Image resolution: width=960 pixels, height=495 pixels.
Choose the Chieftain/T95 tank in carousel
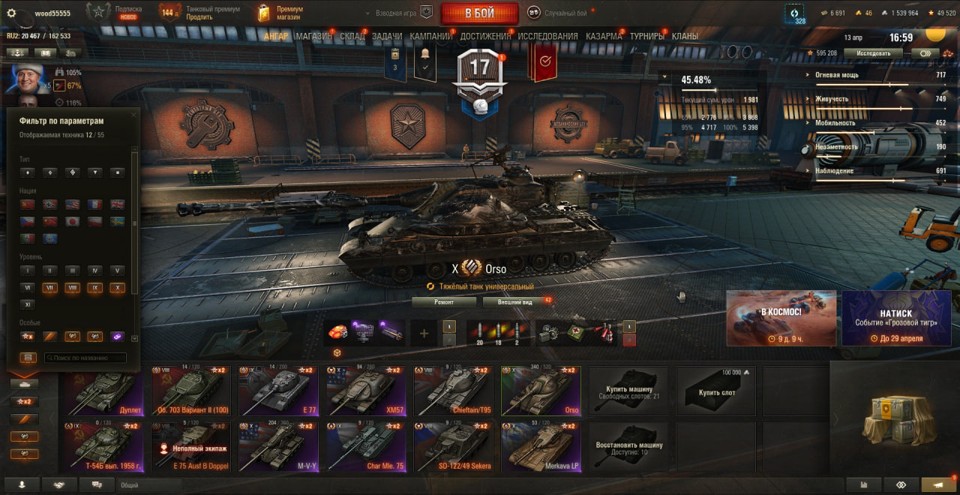point(452,391)
